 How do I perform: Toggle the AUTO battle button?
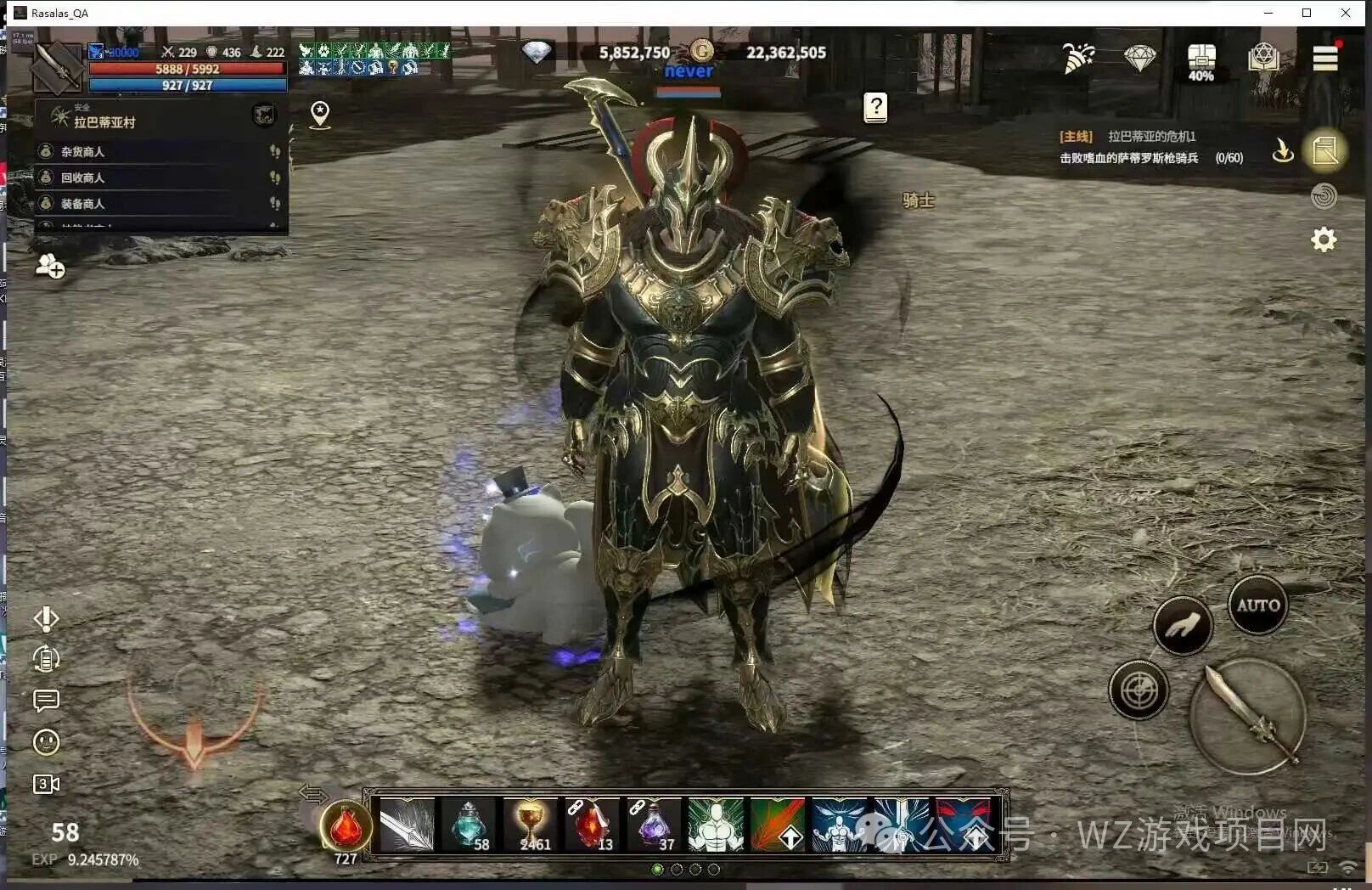click(1257, 606)
